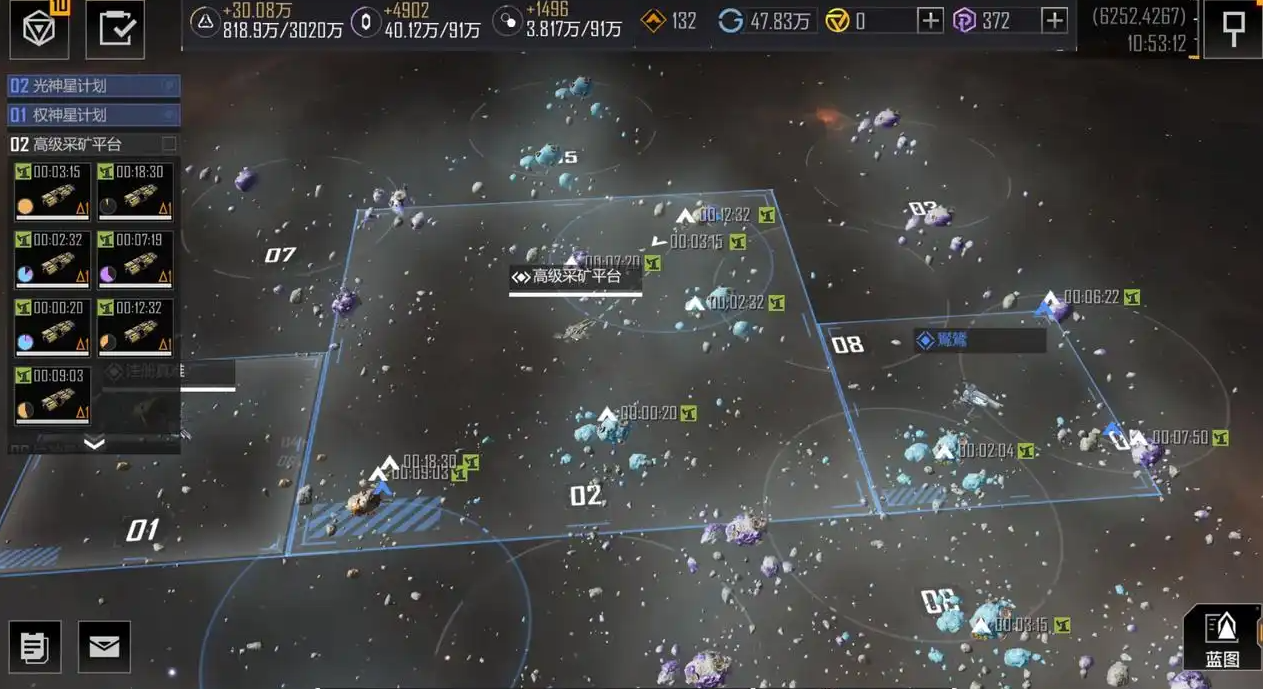Image resolution: width=1263 pixels, height=689 pixels.
Task: Select the fleet card timed 00:03:15
Action: tap(52, 192)
